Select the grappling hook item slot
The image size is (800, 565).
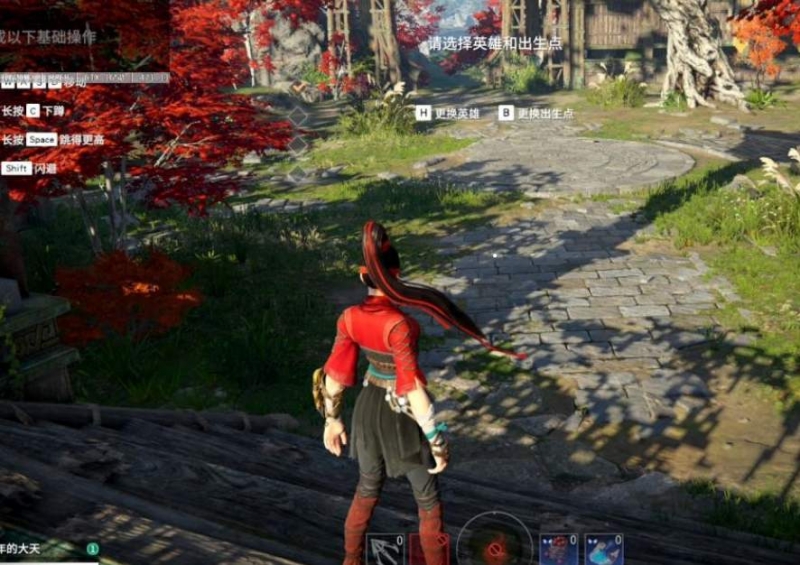pos(385,549)
